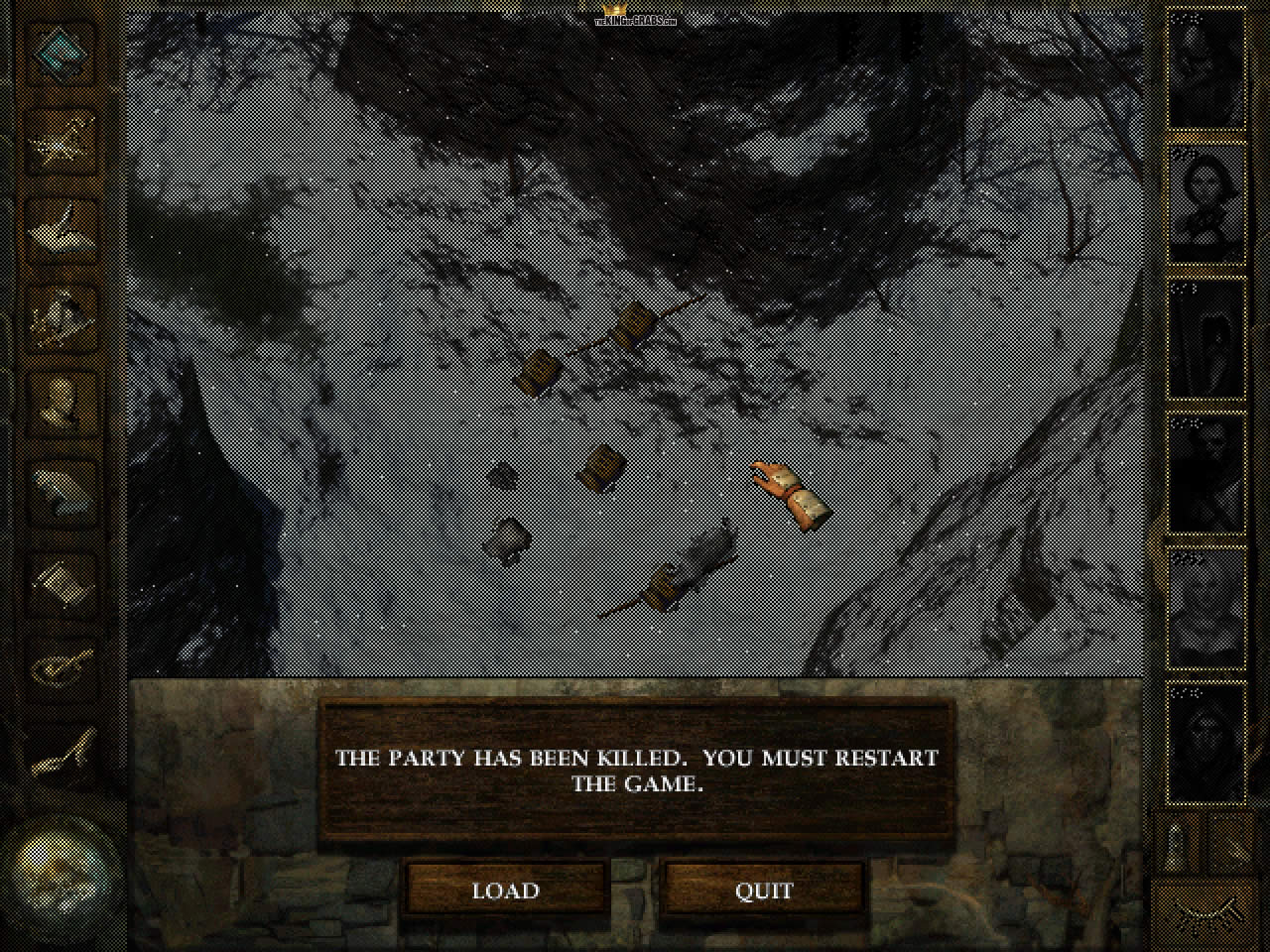Click the blue diamond return-to-game icon
Viewport: 1270px width, 952px height.
point(63,53)
